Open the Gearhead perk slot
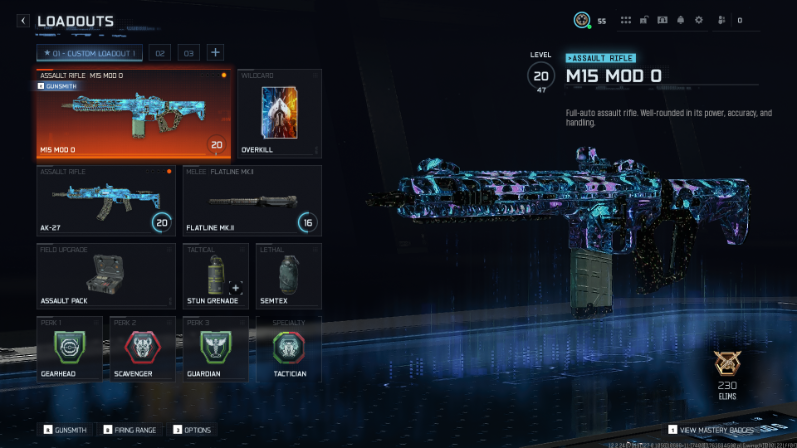Screen dimensions: 797x448 pos(70,349)
